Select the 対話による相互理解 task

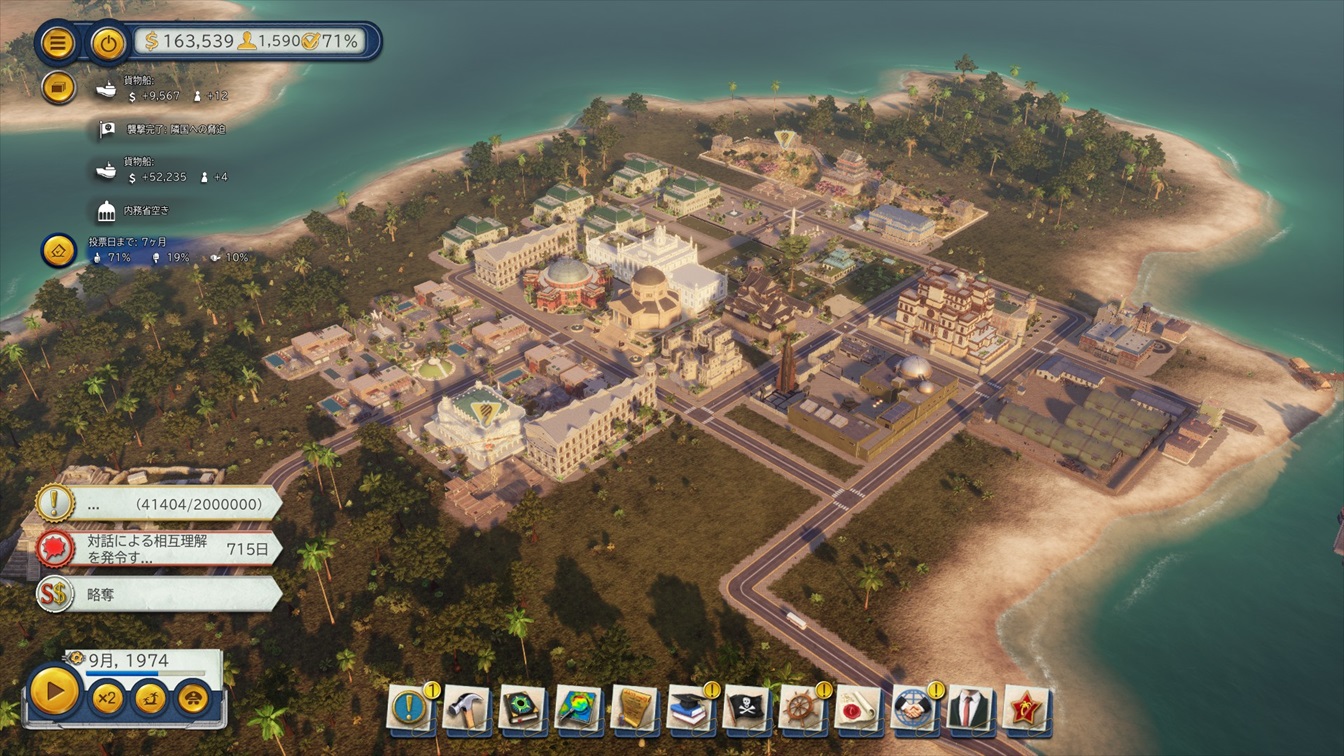coord(160,549)
